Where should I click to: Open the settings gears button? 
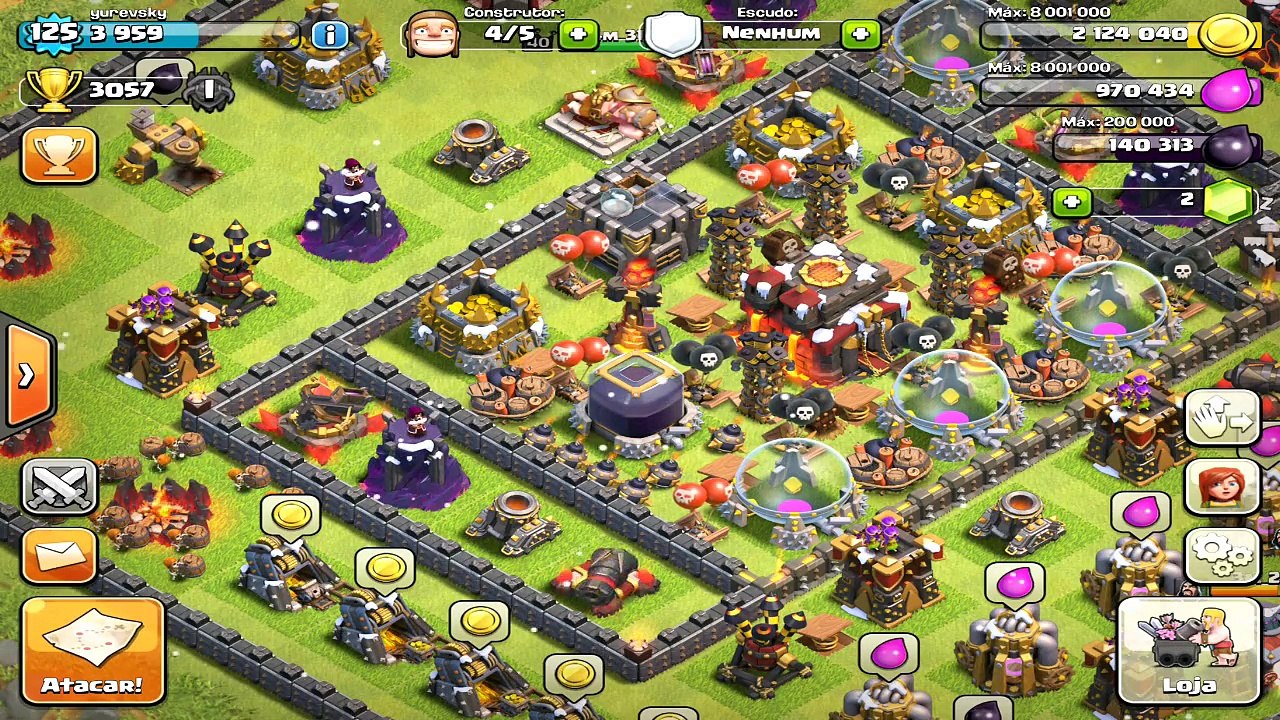1222,556
